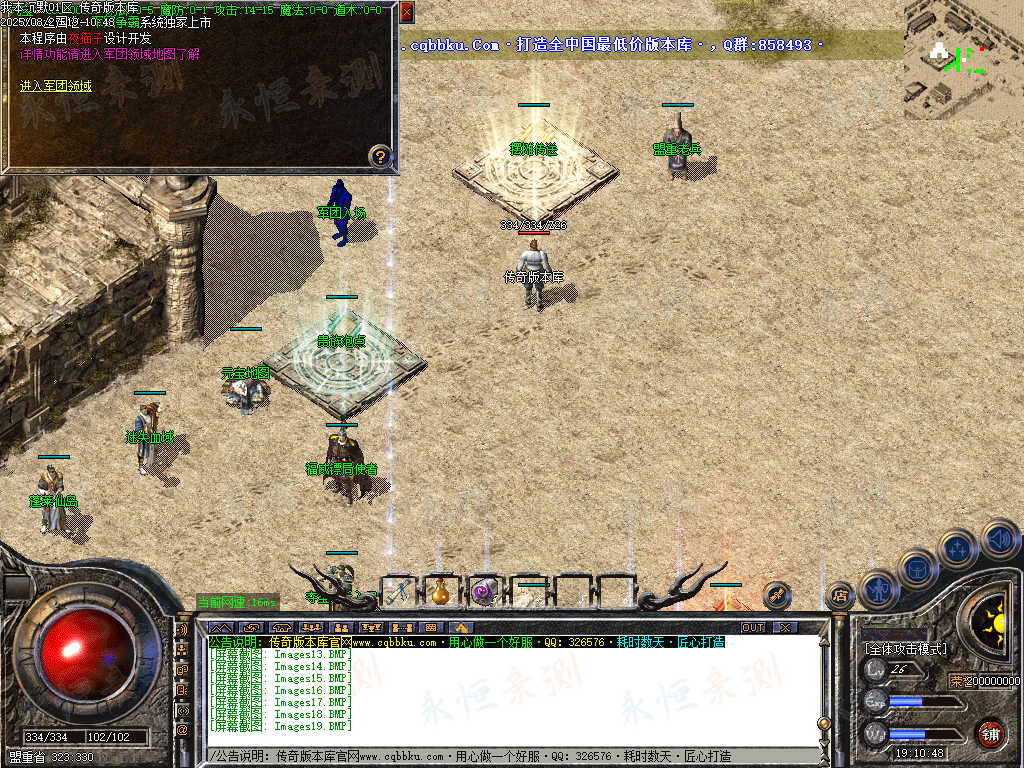The width and height of the screenshot is (1024, 768).
Task: Click the satellite icon button beside hotbar
Action: coord(777,595)
